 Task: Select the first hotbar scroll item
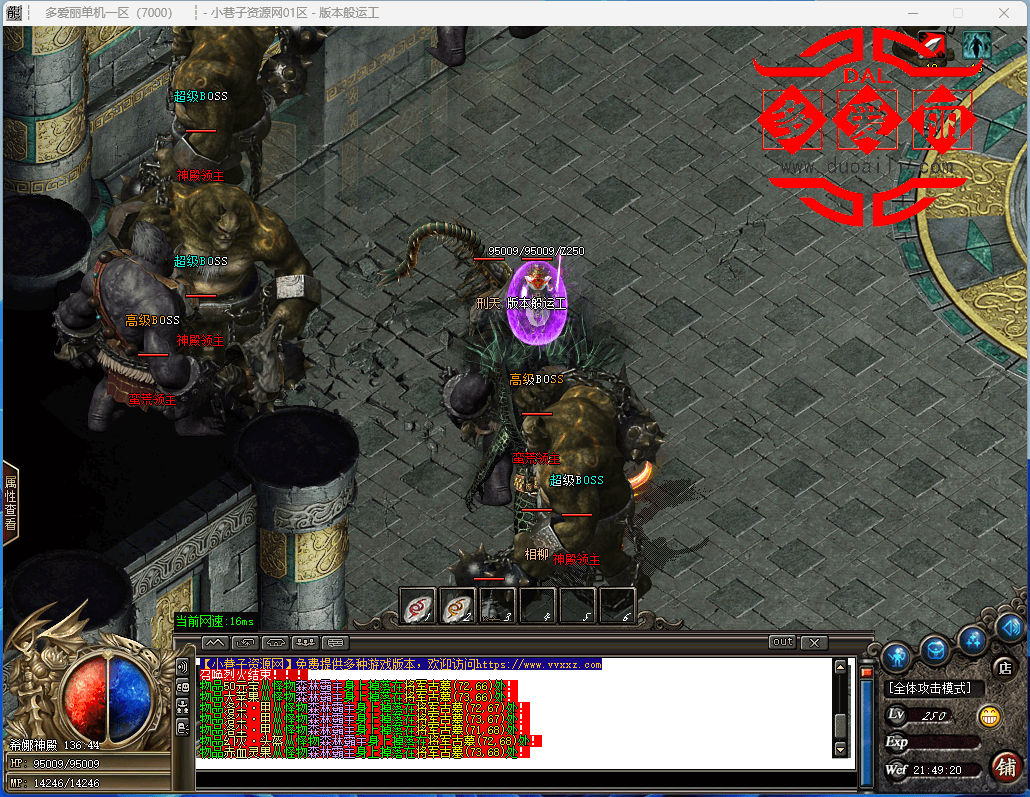(x=417, y=606)
